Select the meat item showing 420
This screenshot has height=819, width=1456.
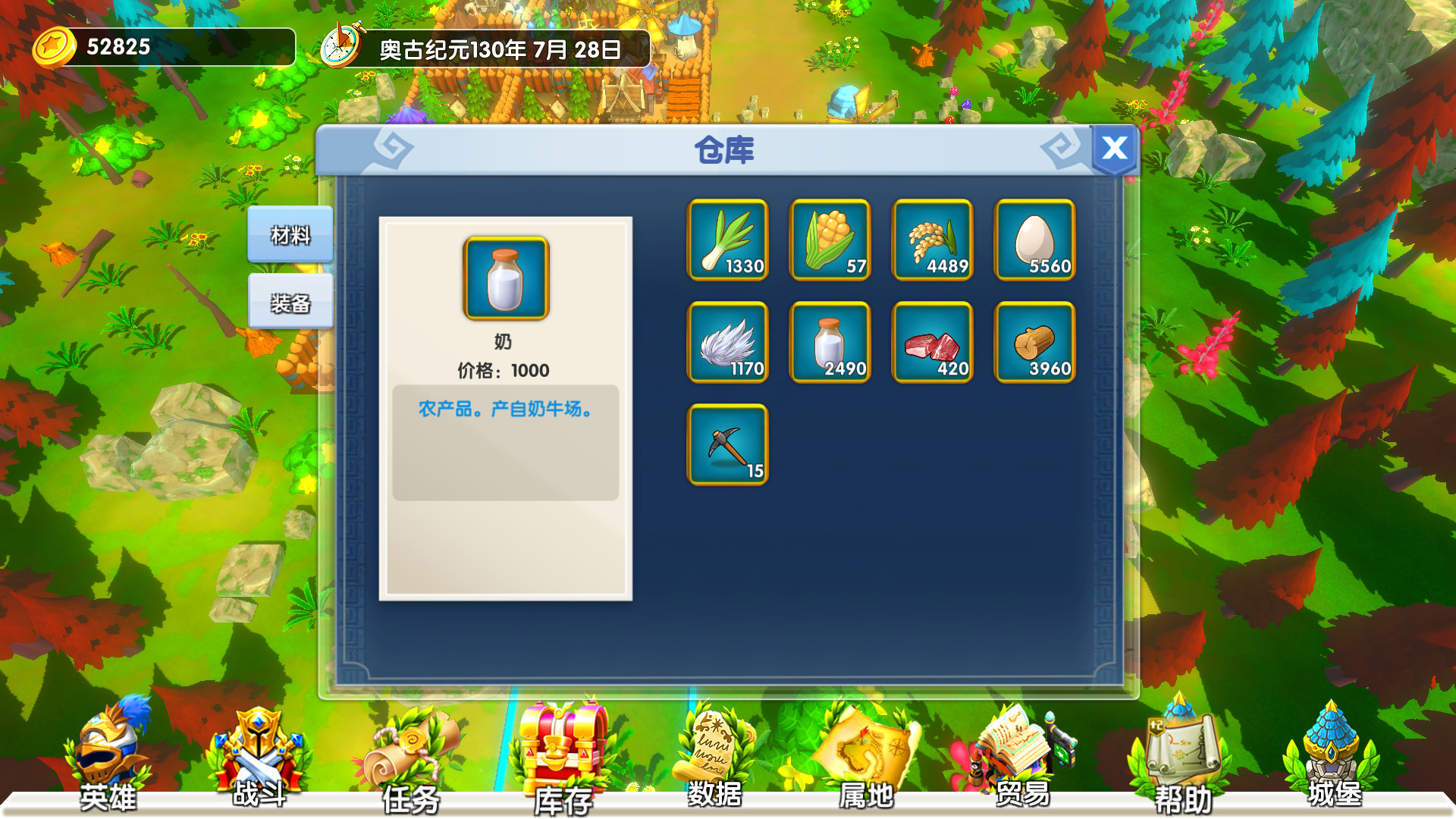pos(932,343)
